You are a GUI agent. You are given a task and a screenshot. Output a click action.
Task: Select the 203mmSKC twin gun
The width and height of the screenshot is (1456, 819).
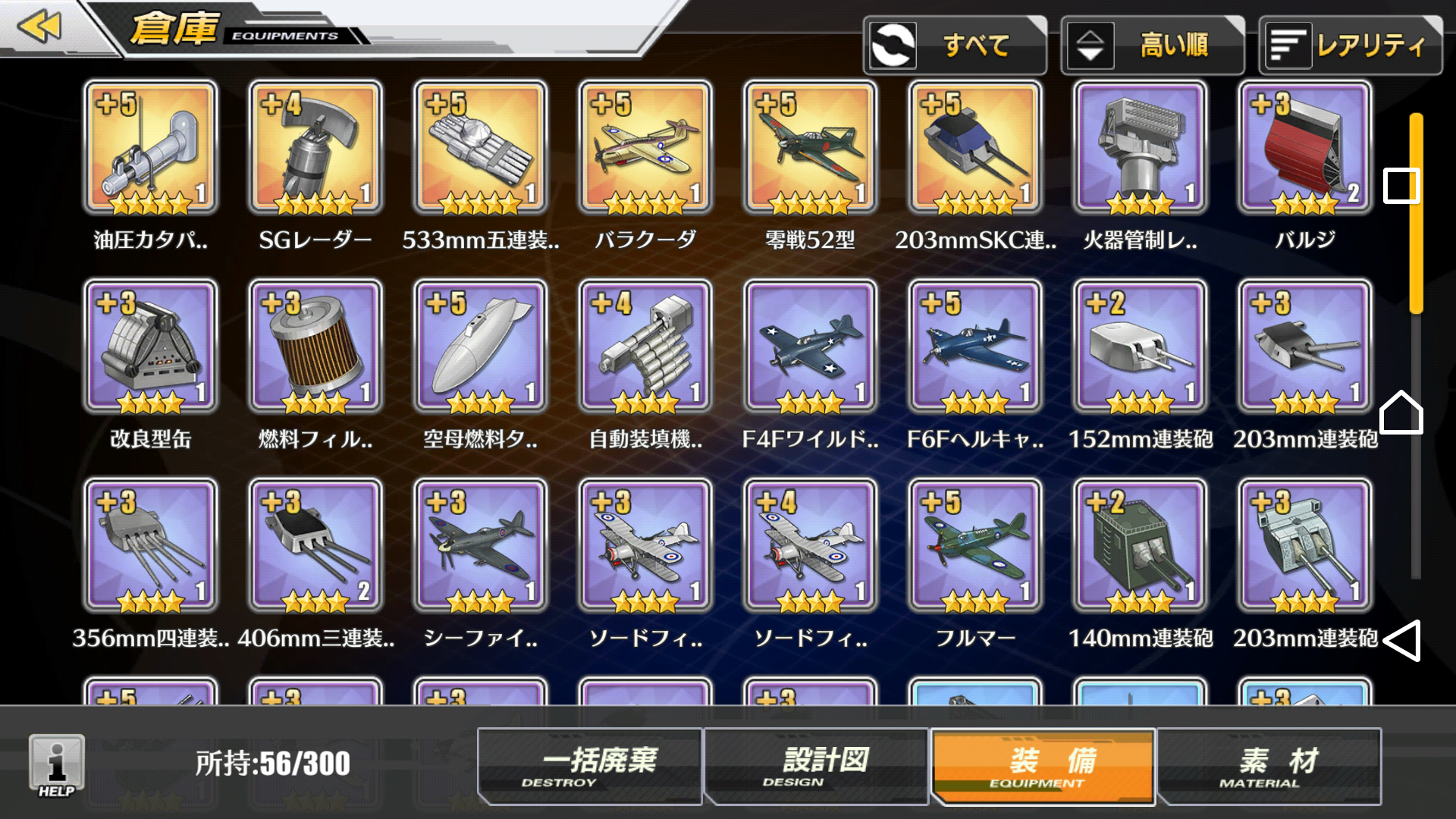(975, 148)
